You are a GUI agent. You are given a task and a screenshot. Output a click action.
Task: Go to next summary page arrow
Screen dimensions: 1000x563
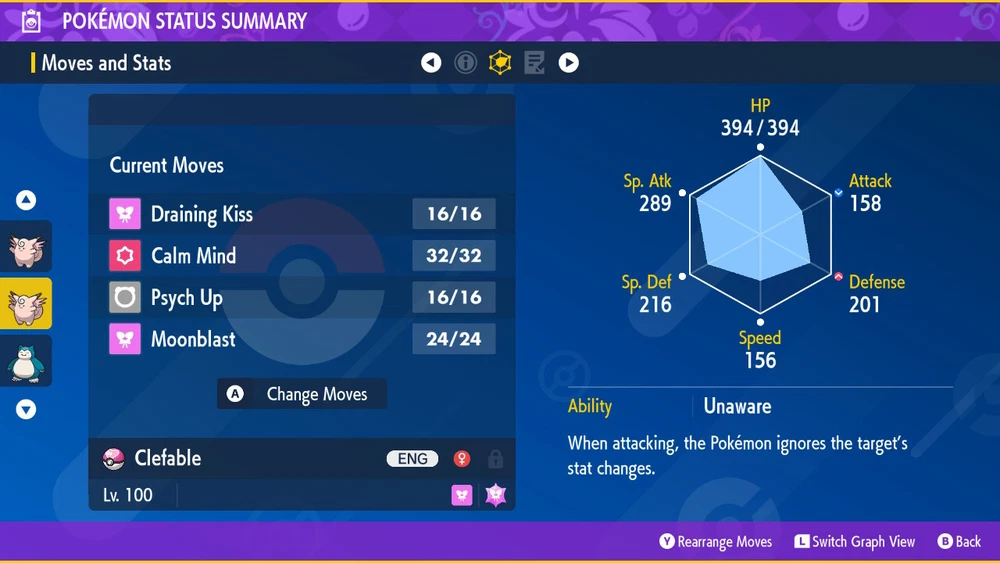pyautogui.click(x=568, y=63)
